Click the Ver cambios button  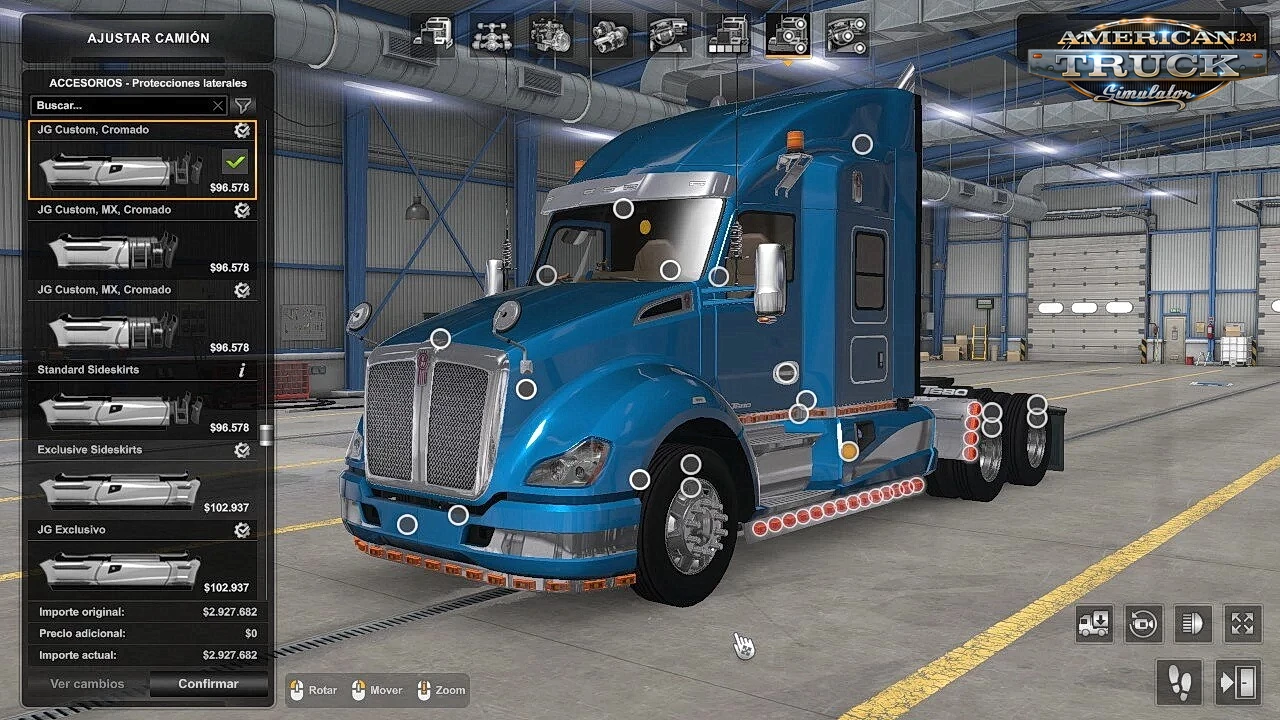pos(87,684)
